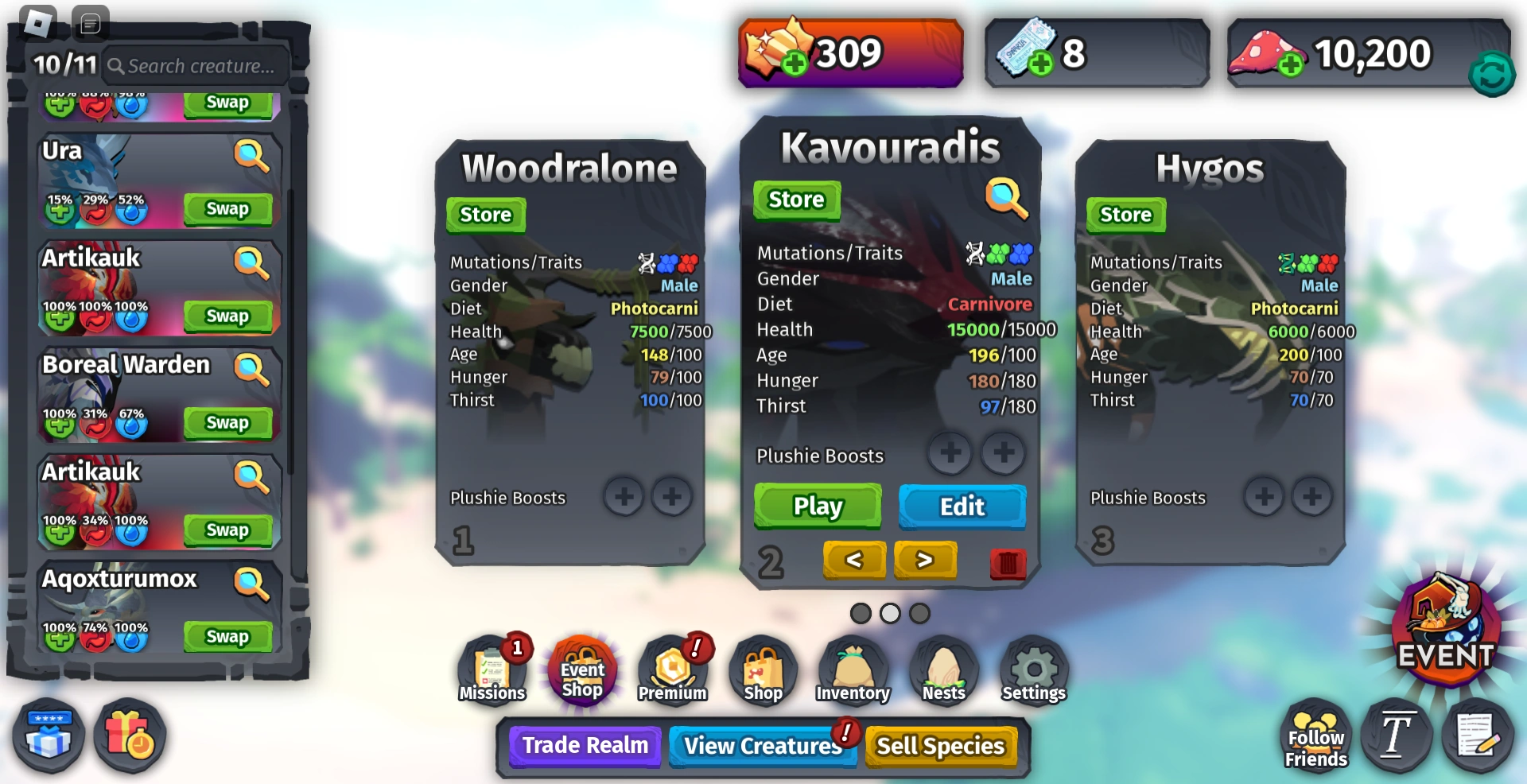This screenshot has height=784, width=1527.
Task: Open the Settings menu
Action: 1032,670
